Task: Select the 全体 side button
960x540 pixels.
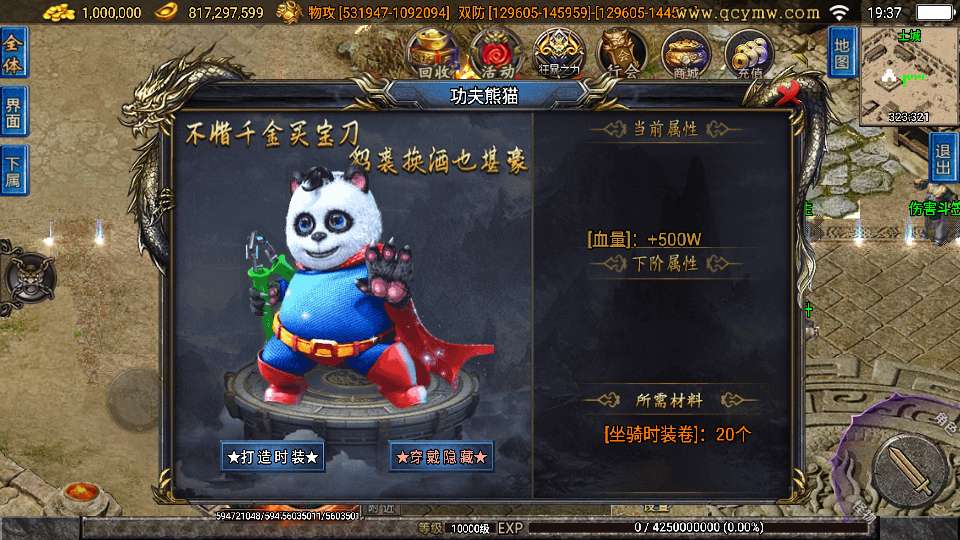Action: pos(14,52)
